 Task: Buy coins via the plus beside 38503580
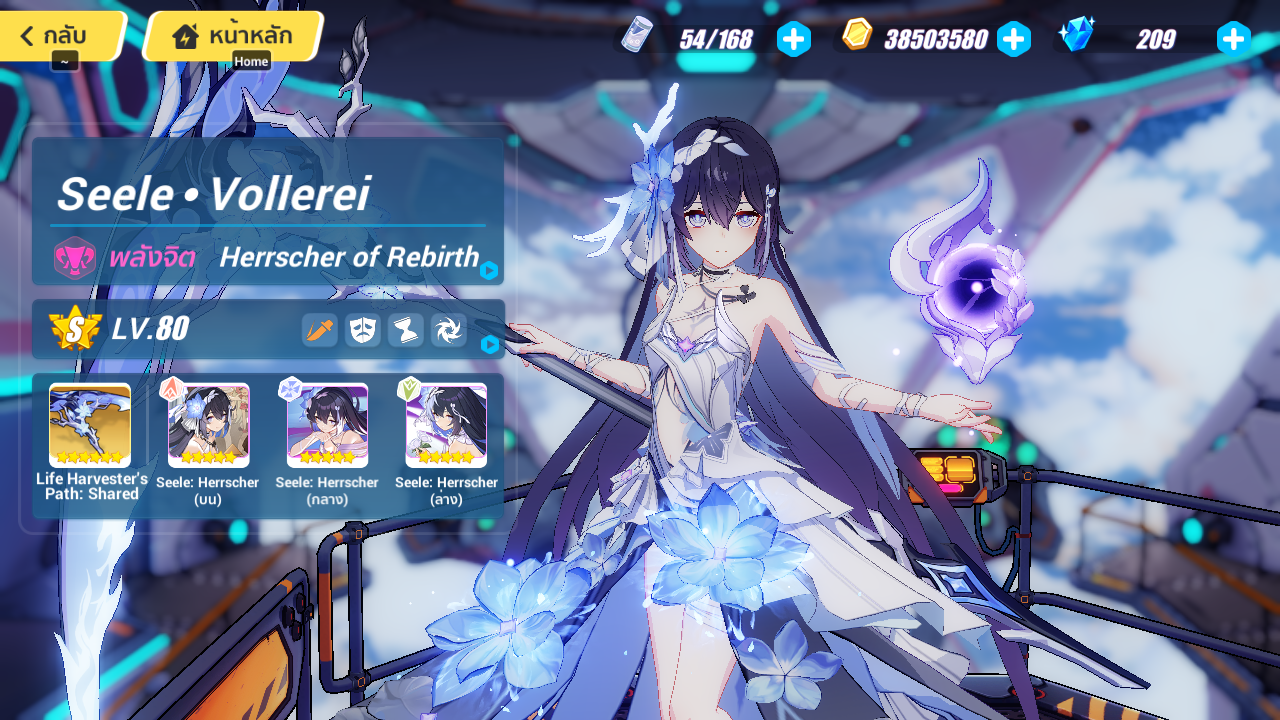[x=1014, y=39]
